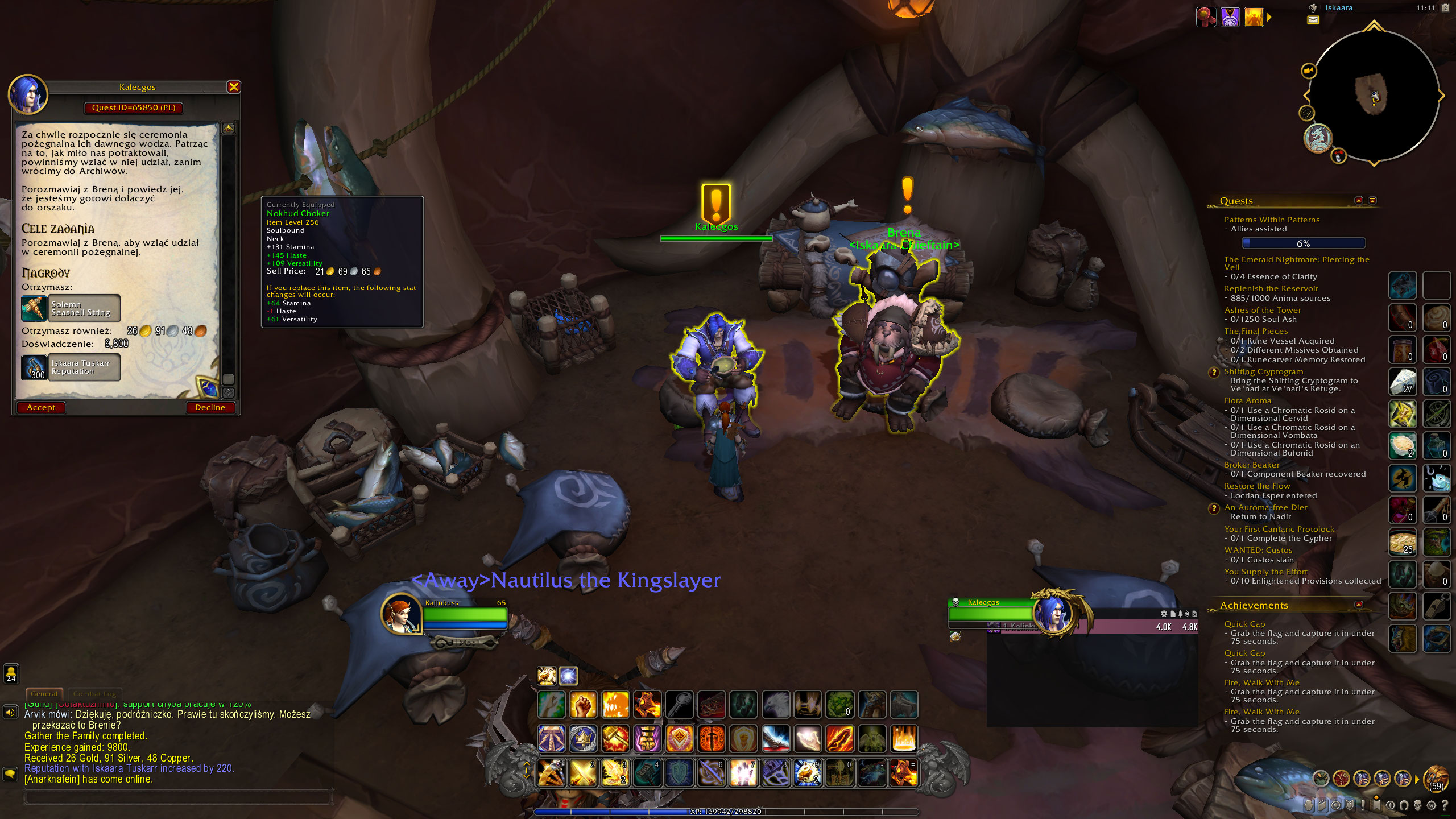Viewport: 1456px width, 819px height.
Task: Close the Kalecgos quest window
Action: [x=234, y=86]
